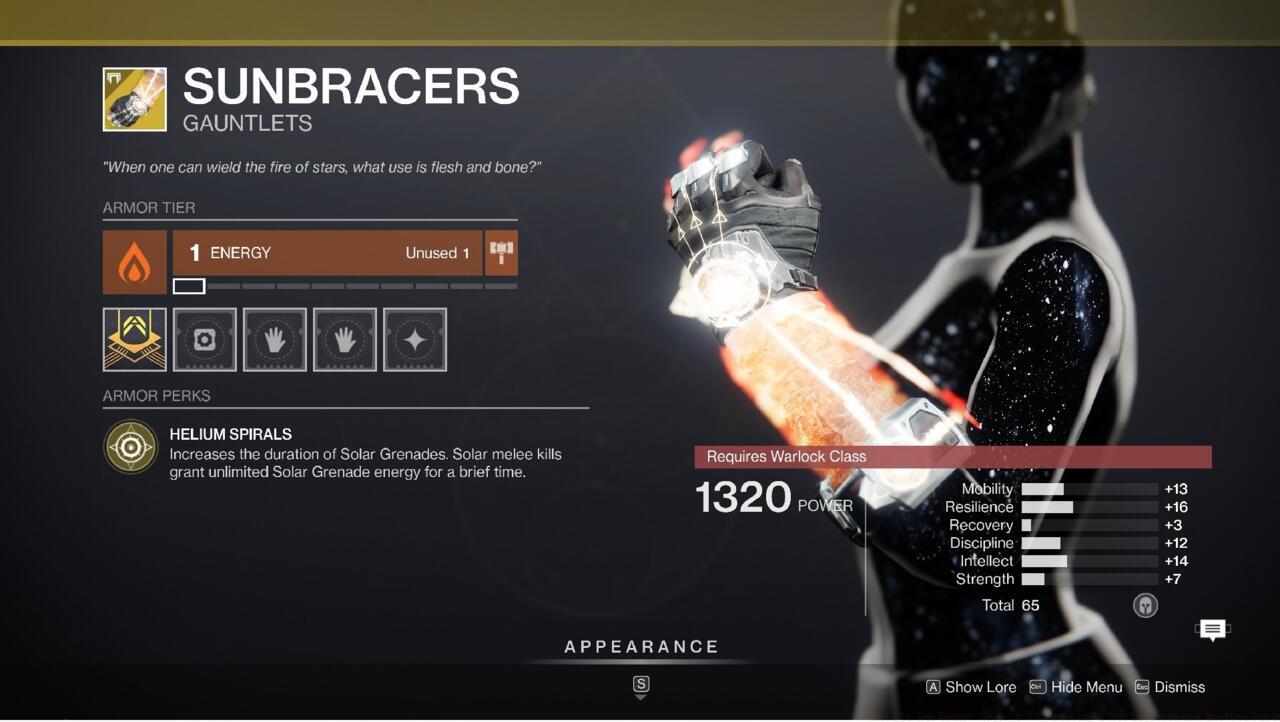Open the empty sparkle mod slot

click(414, 339)
